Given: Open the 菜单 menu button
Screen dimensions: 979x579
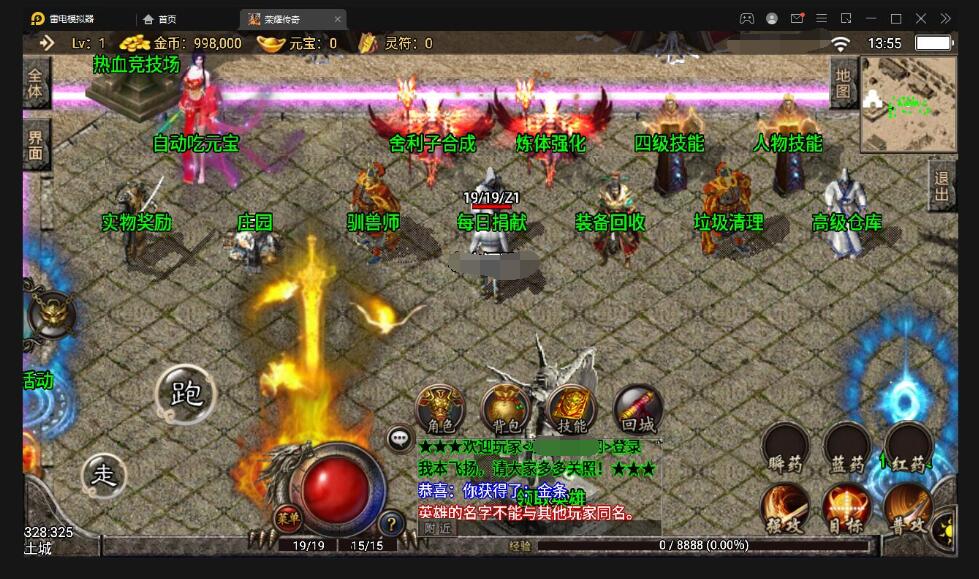Looking at the screenshot, I should pos(288,517).
